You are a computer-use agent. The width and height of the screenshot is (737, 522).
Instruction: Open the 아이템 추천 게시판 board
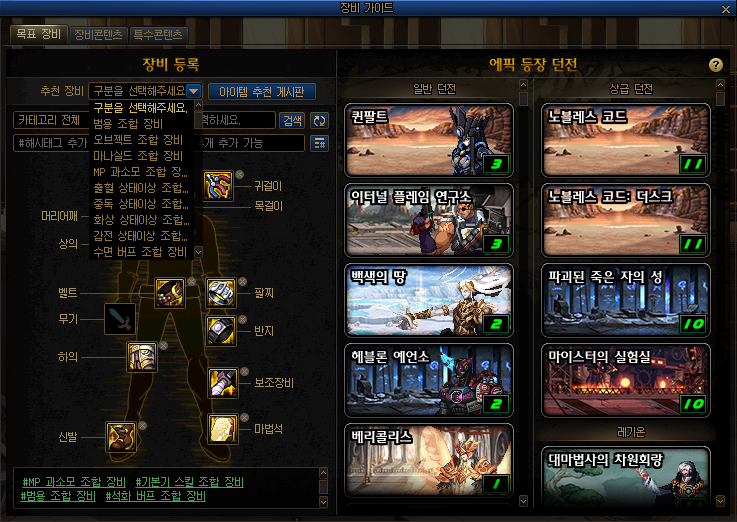tap(261, 91)
